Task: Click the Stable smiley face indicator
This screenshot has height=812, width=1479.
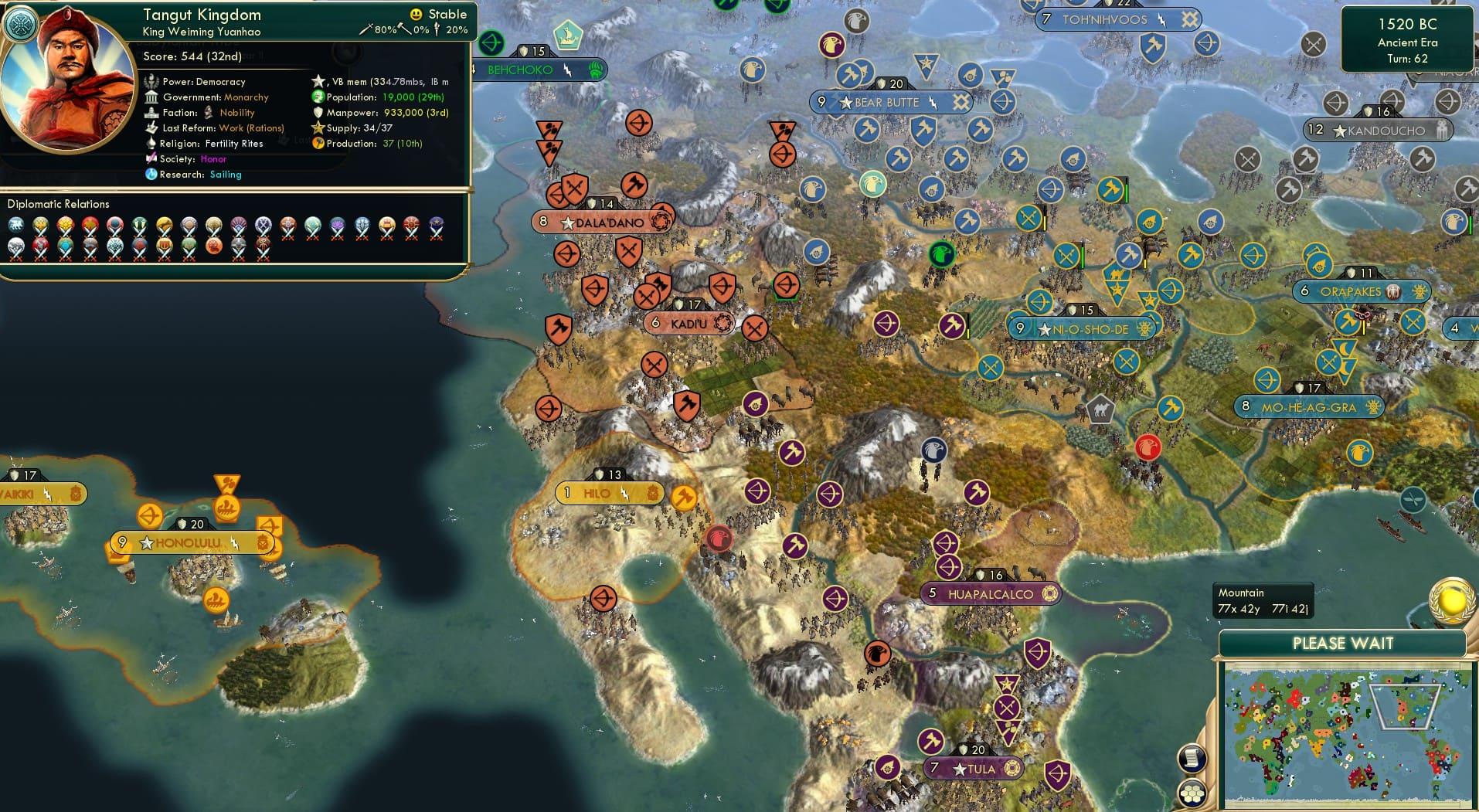Action: tap(416, 14)
